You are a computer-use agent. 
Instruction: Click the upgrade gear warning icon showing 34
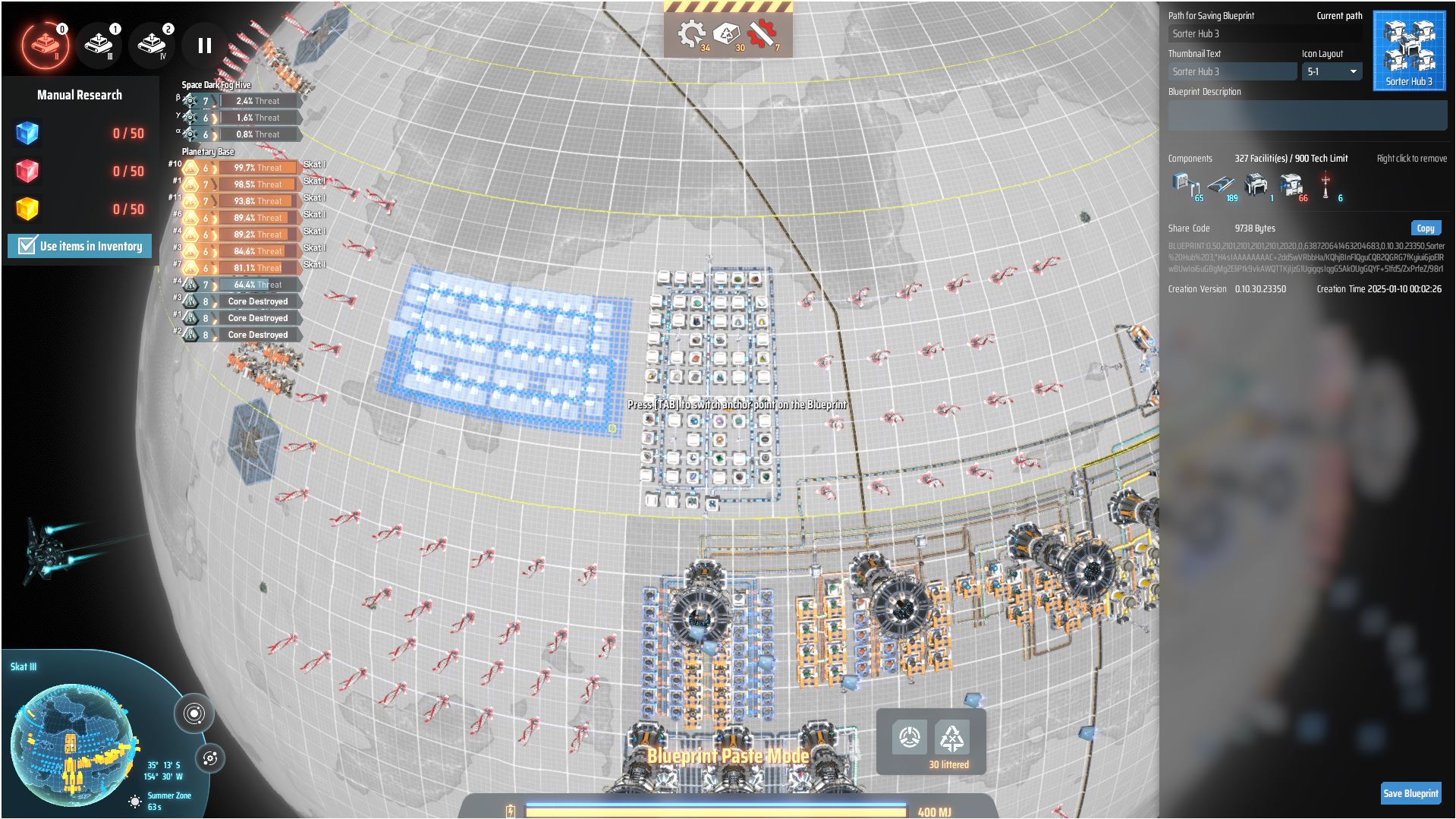click(690, 32)
